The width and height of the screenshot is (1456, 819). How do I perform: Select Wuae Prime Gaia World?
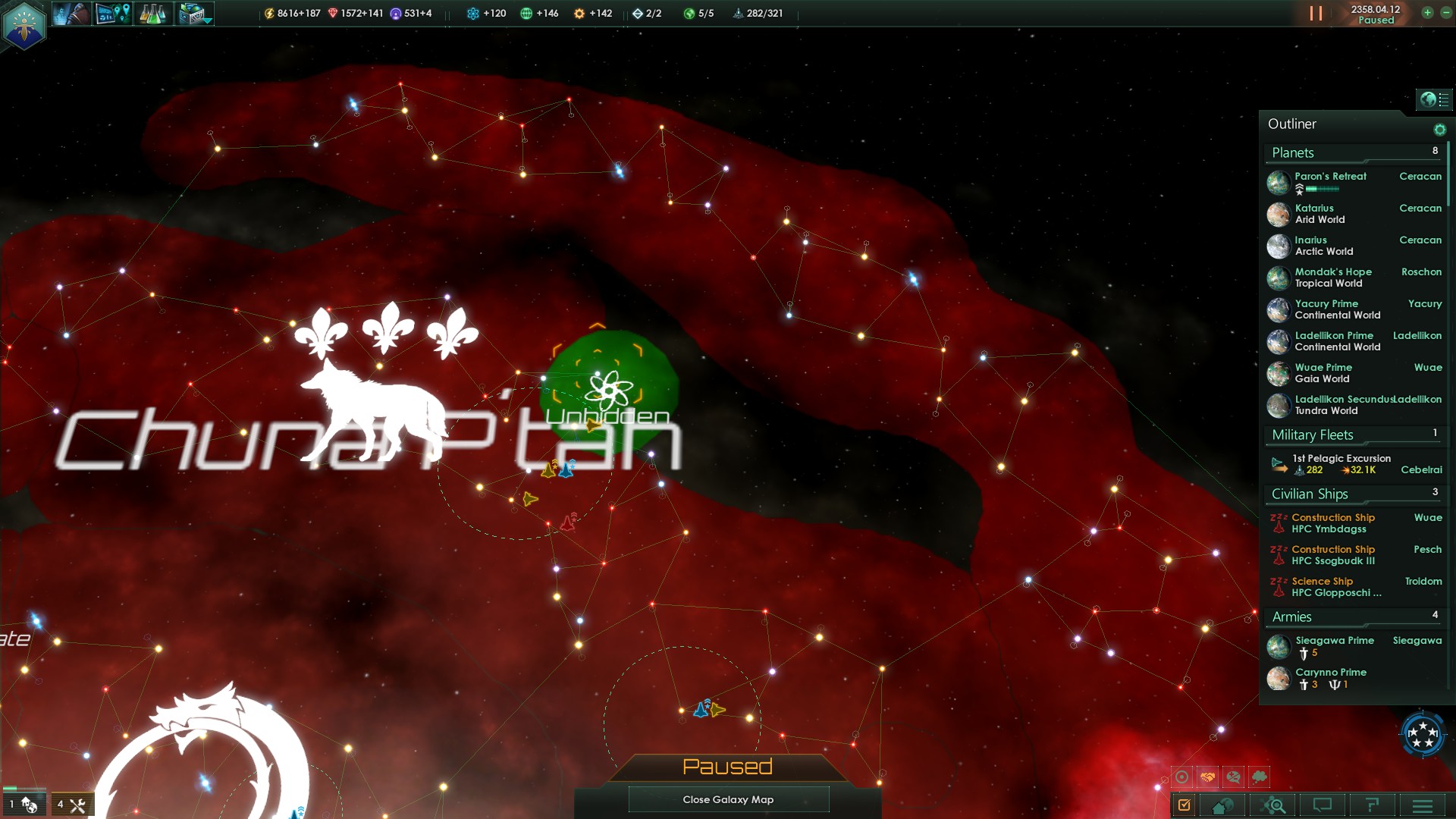tap(1323, 373)
